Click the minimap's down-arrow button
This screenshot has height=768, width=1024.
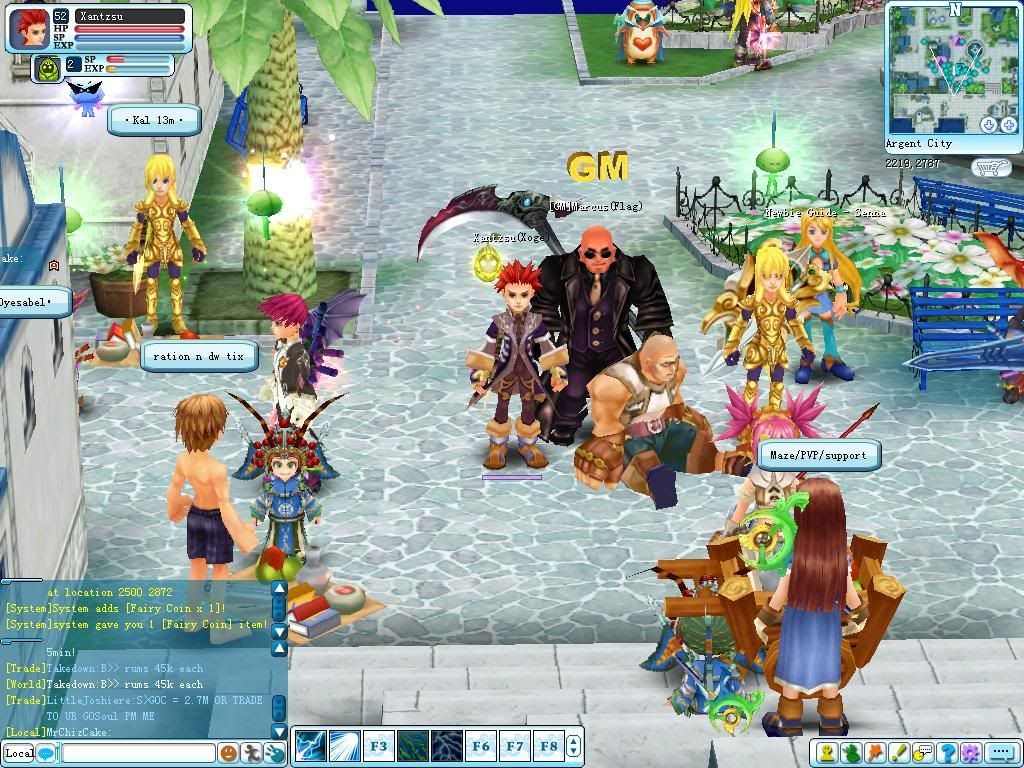tap(989, 125)
